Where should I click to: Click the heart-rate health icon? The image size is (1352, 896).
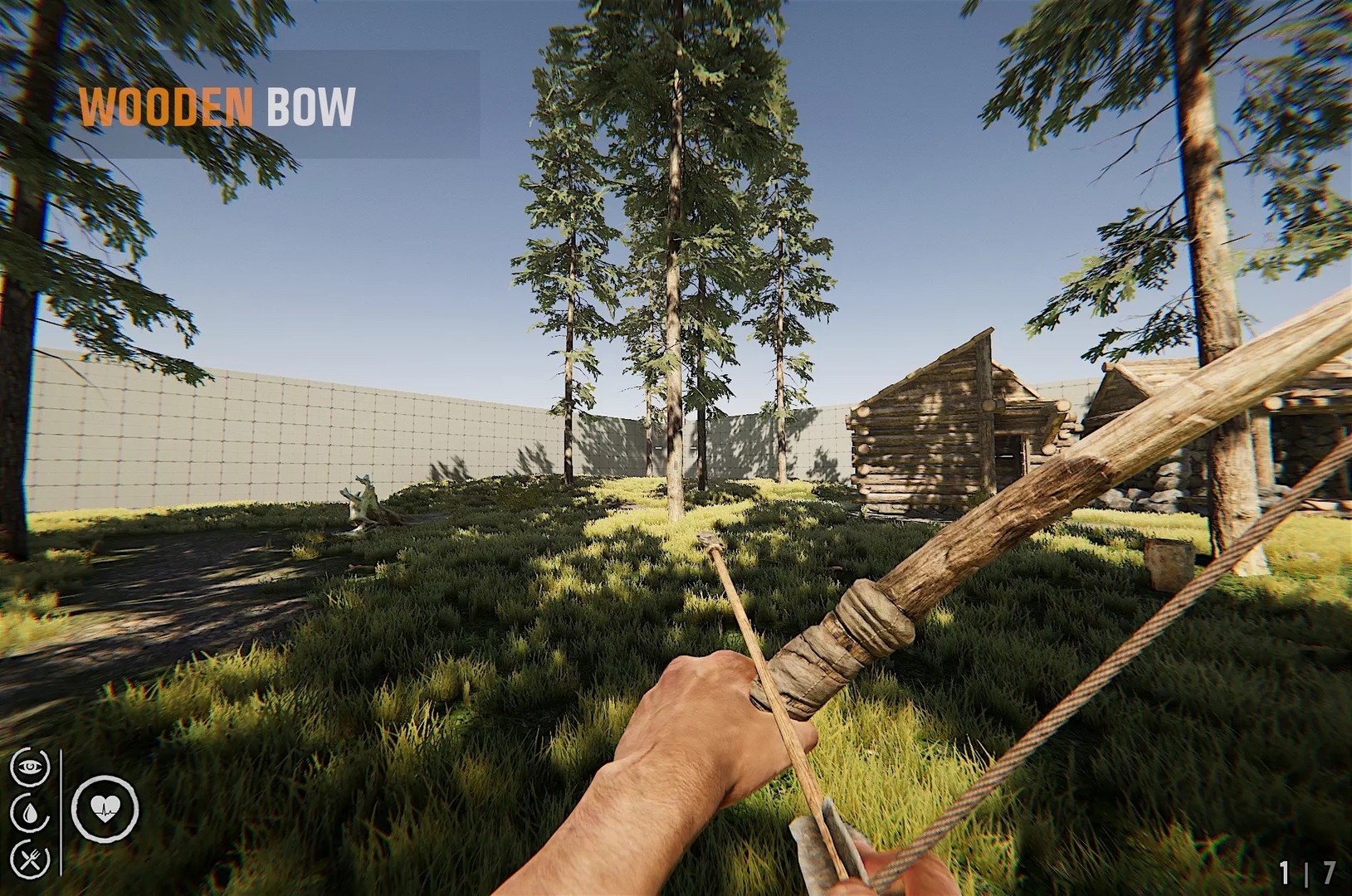pos(105,809)
